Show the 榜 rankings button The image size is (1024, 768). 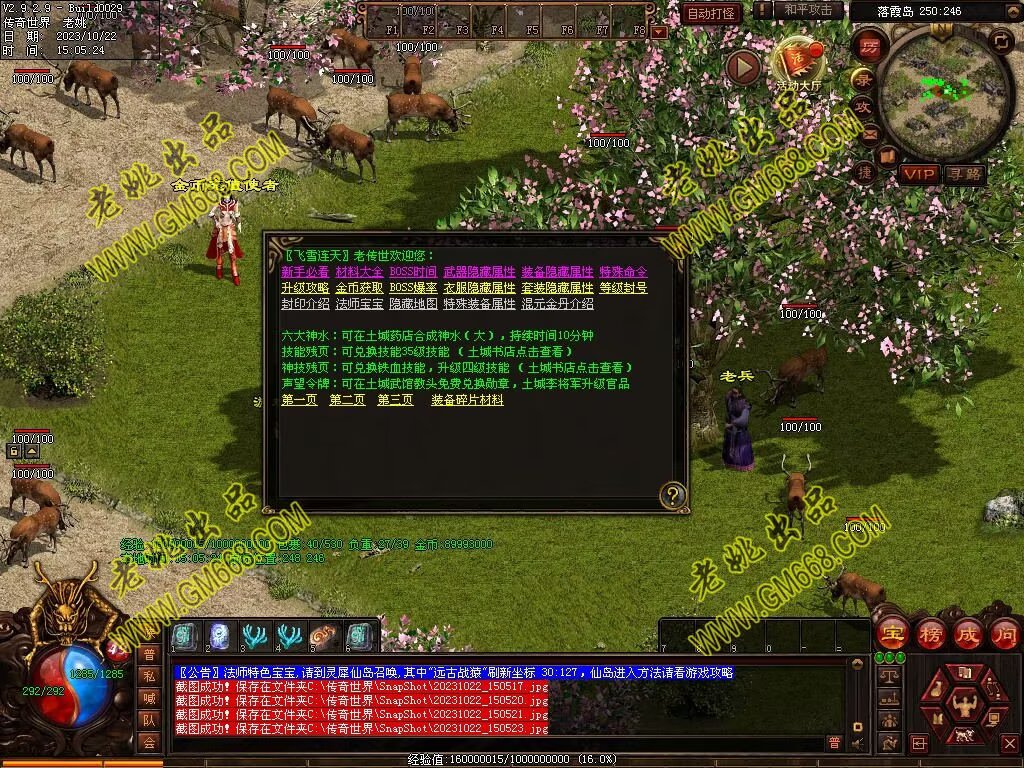tap(929, 633)
